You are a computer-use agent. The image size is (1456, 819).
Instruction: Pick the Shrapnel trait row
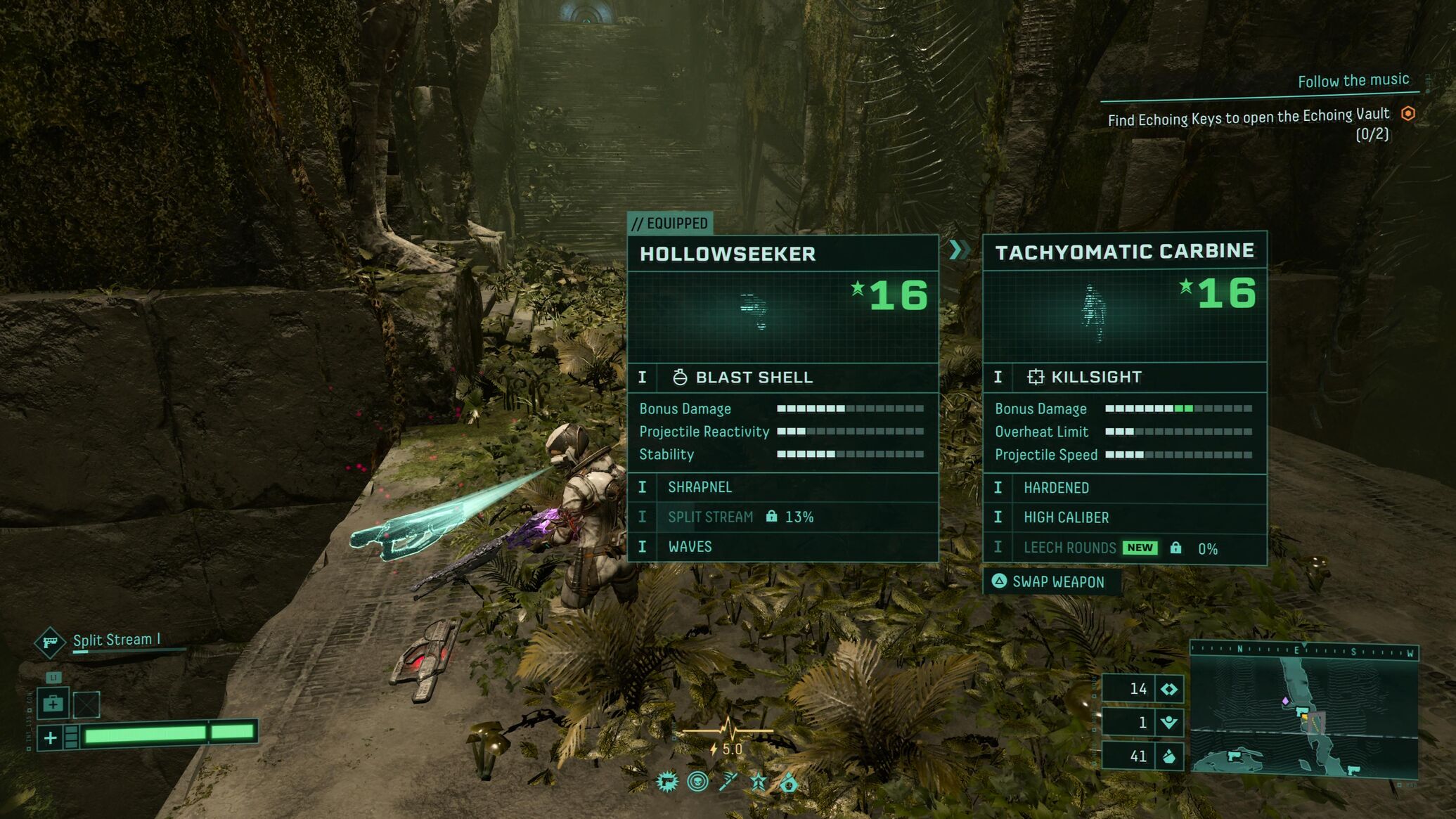782,487
